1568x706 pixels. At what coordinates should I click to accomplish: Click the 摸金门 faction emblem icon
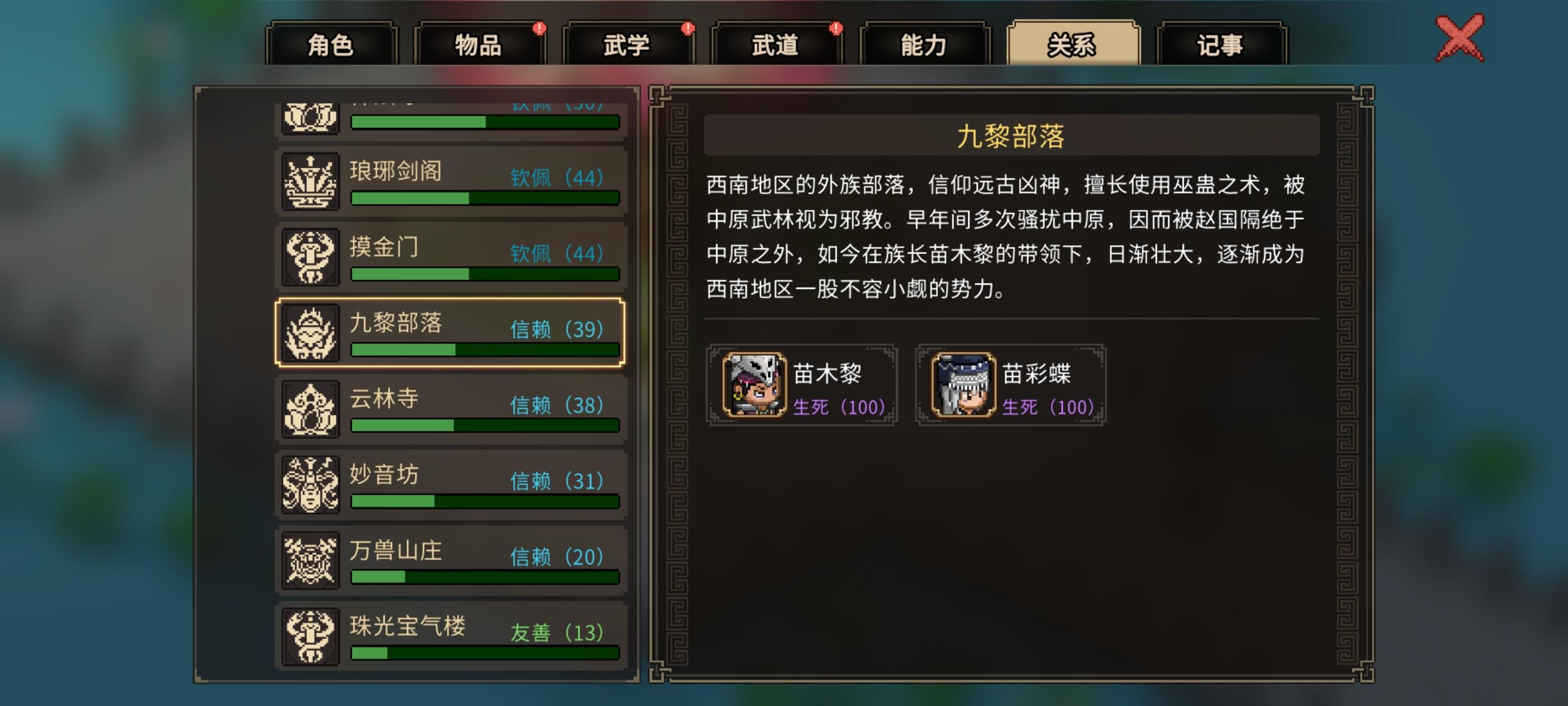(x=311, y=256)
